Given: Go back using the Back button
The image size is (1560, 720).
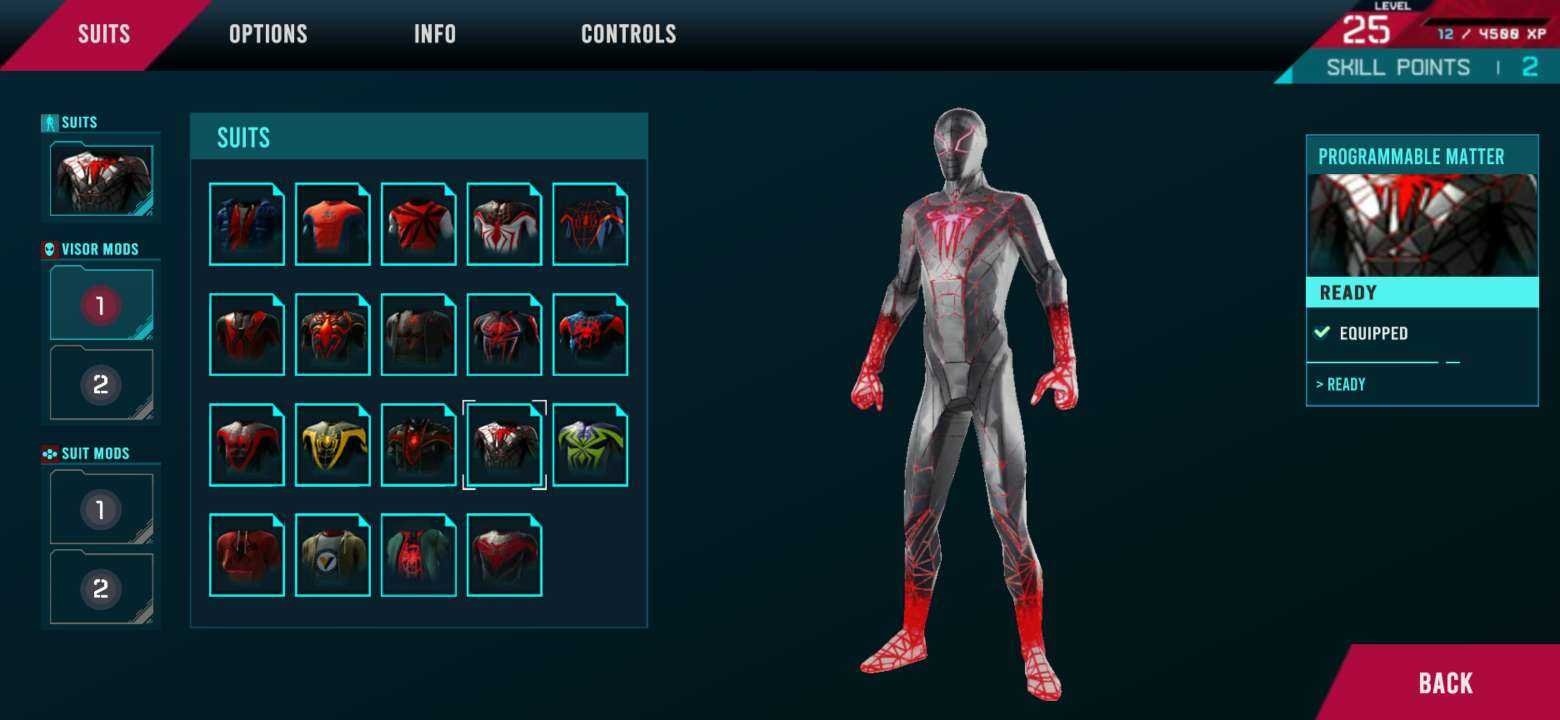Looking at the screenshot, I should point(1445,683).
